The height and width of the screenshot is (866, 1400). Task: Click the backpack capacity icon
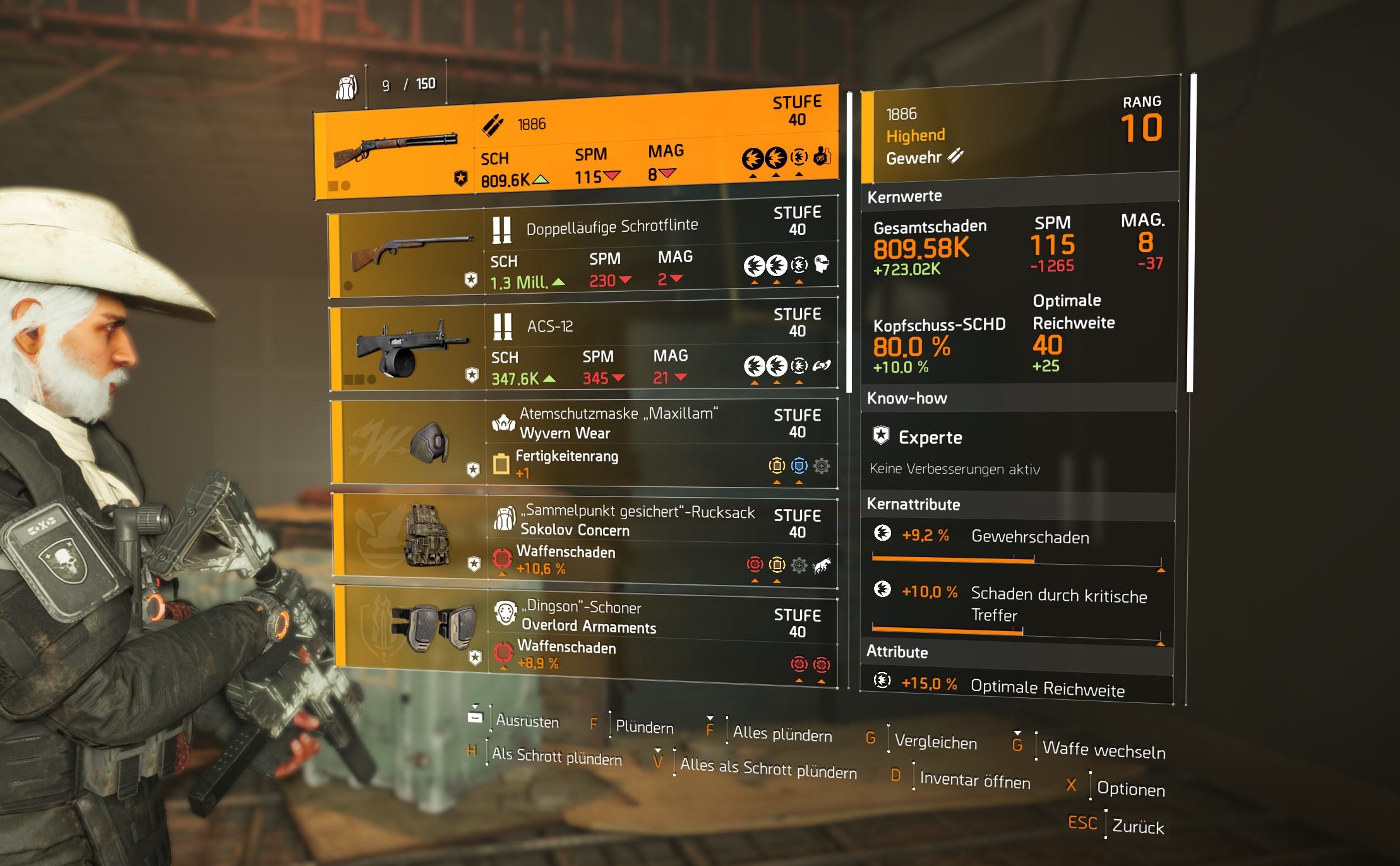pyautogui.click(x=346, y=87)
